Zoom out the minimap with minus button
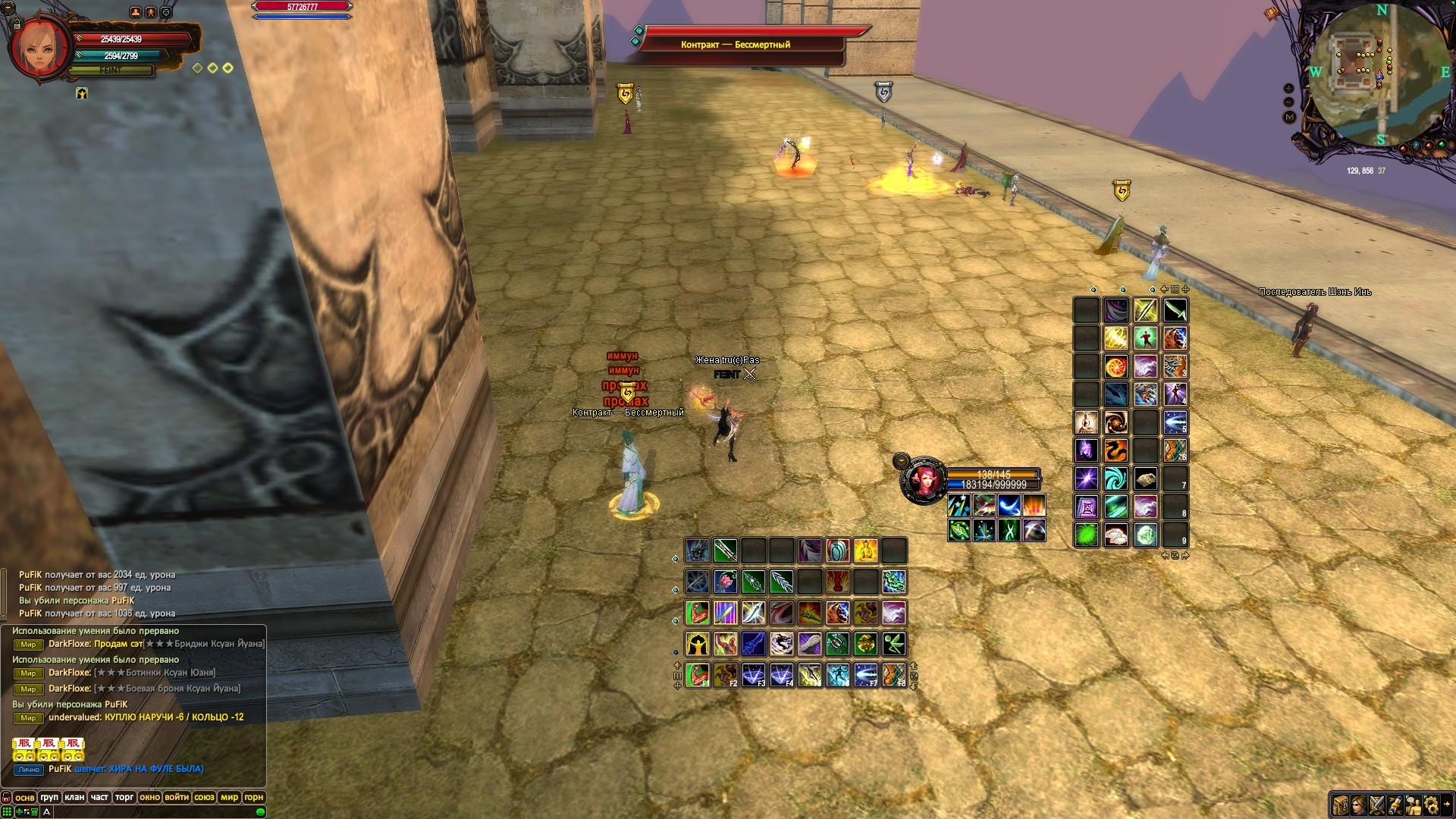The image size is (1456, 819). coord(1288,102)
